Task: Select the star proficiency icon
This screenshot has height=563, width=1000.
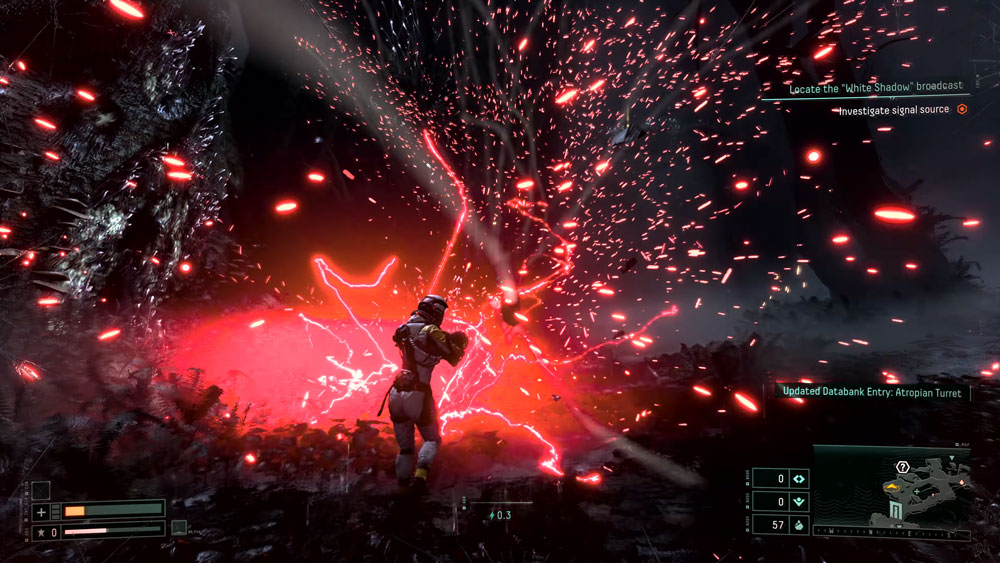Action: point(40,531)
